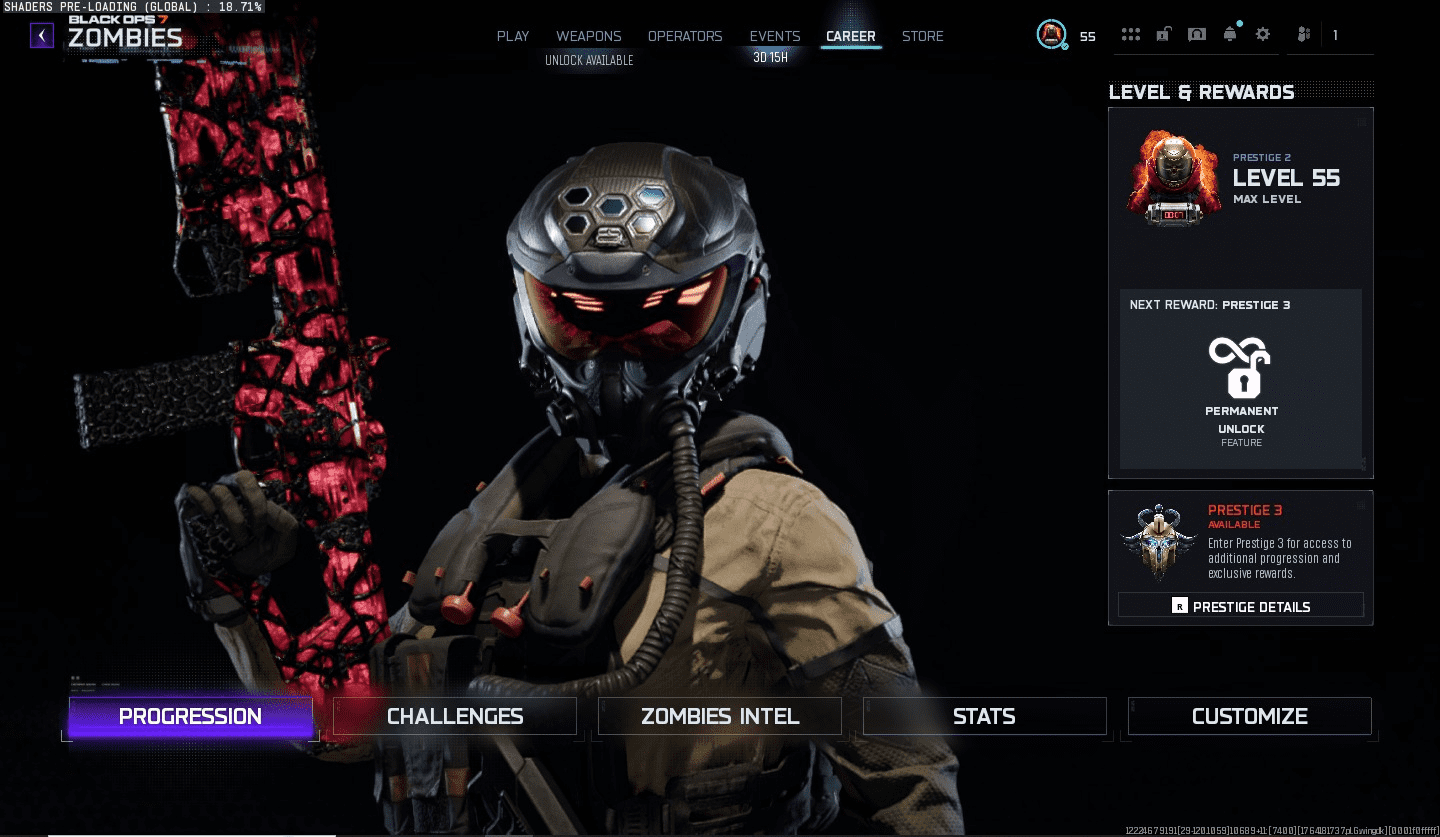Screen dimensions: 1440x837
Task: Open the Challenges section
Action: [x=455, y=716]
